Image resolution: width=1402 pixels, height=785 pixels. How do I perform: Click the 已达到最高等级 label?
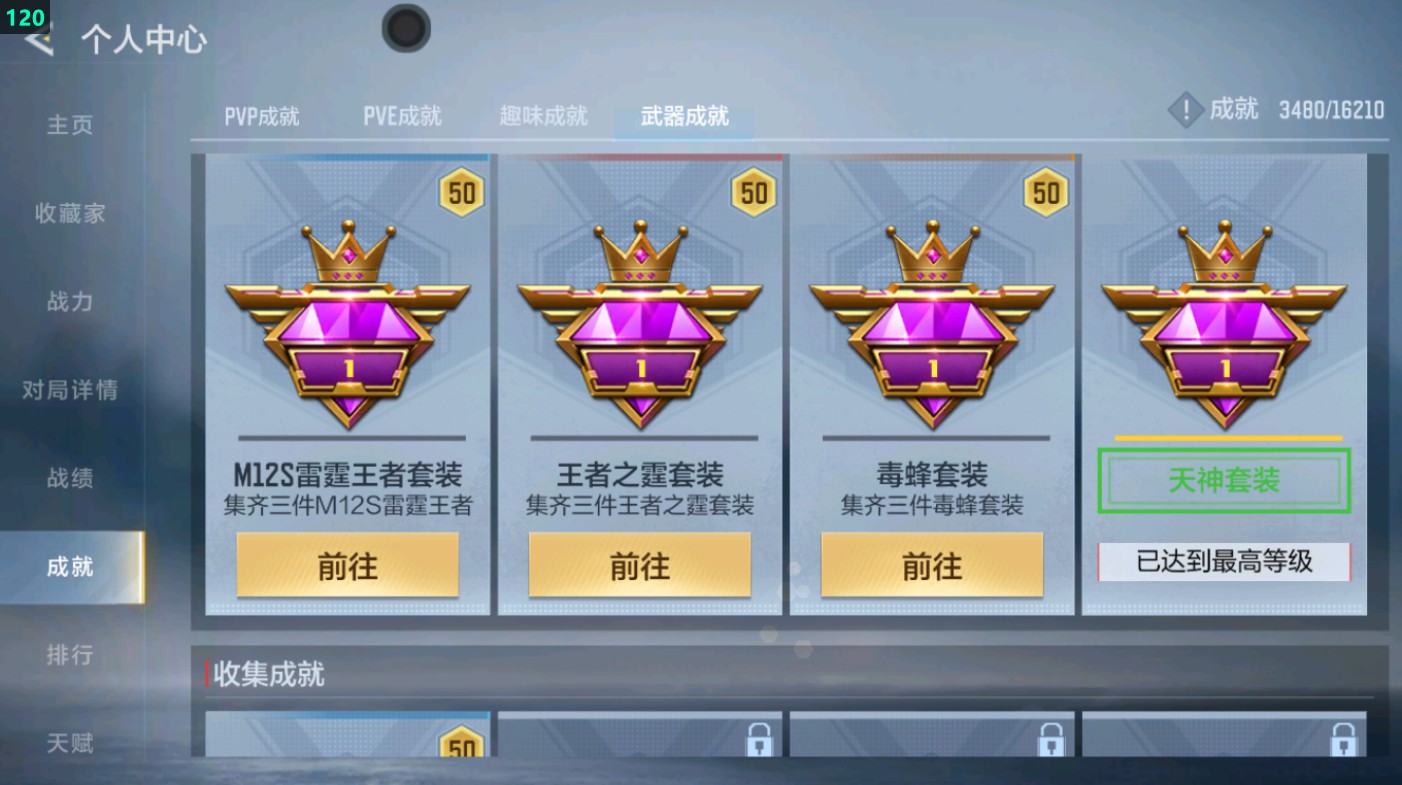click(1222, 563)
